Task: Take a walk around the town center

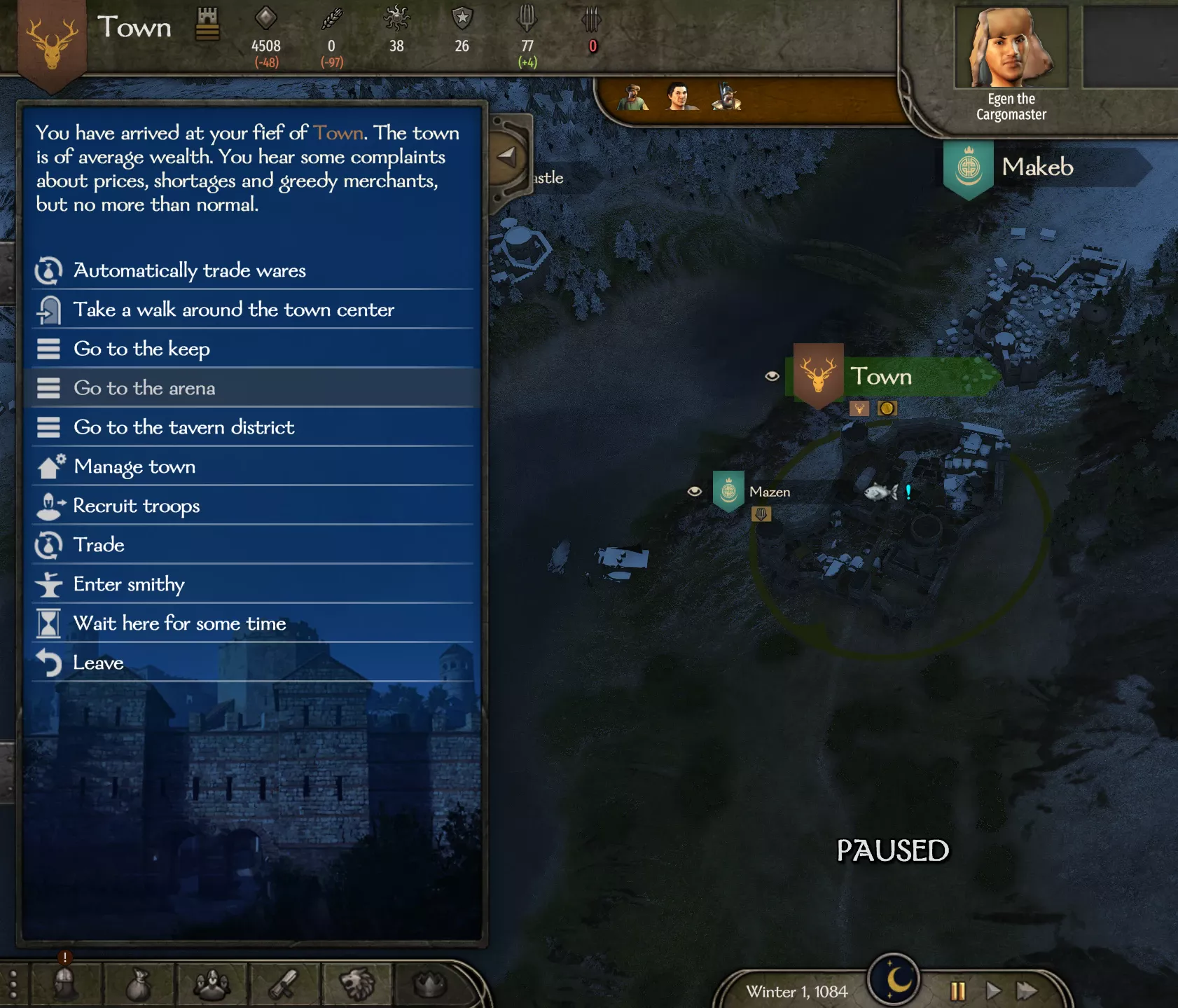Action: [x=233, y=310]
